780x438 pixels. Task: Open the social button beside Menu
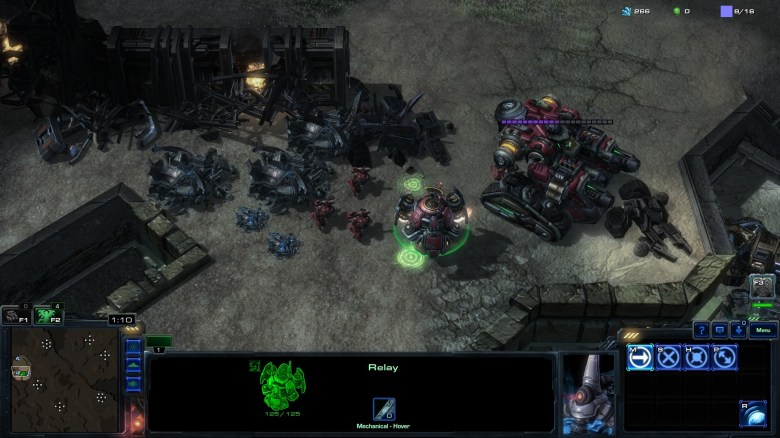coord(738,330)
